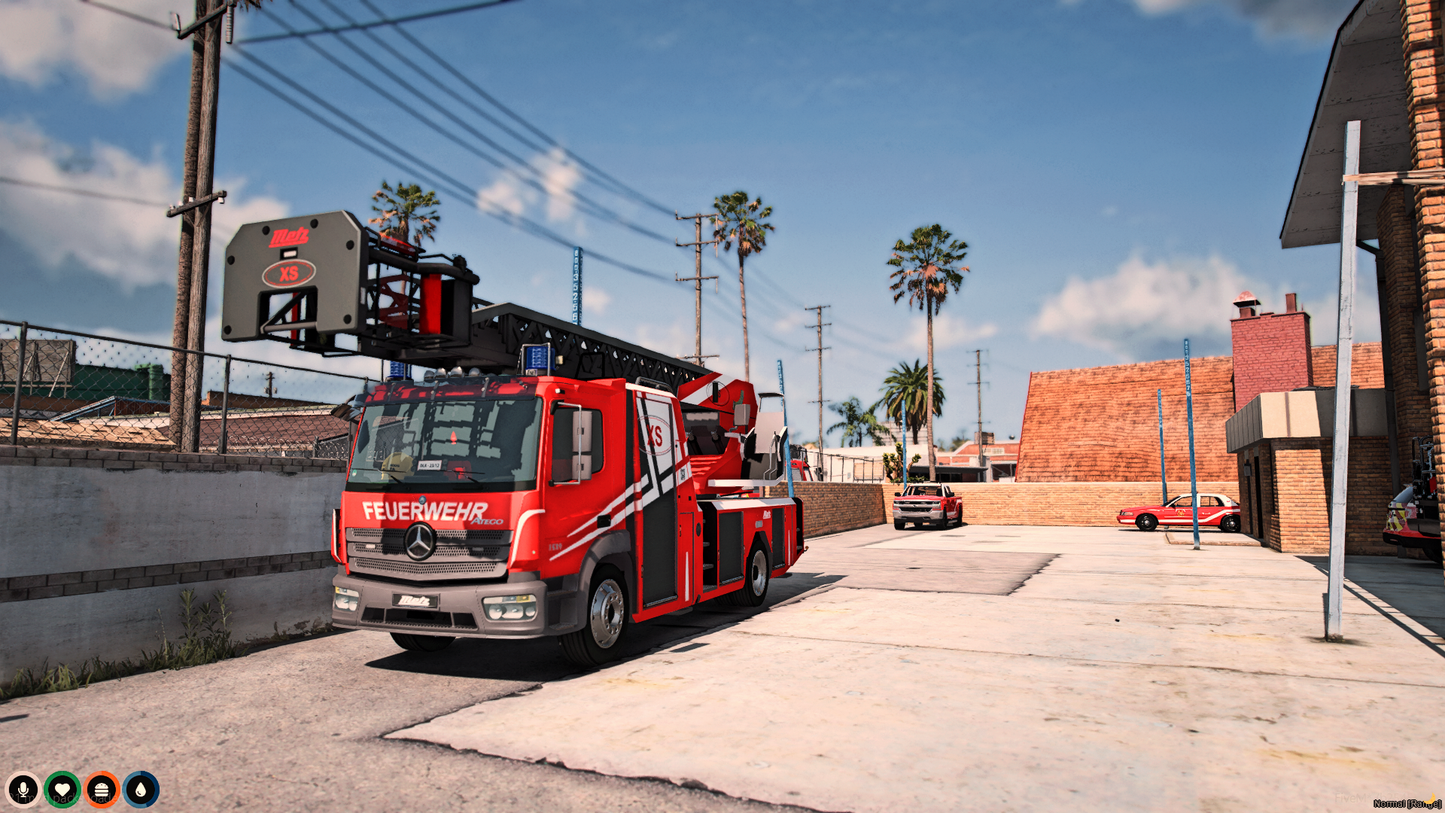Screen dimensions: 1445x813
Task: Click the moon icon beside Normal Range
Action: [1429, 798]
